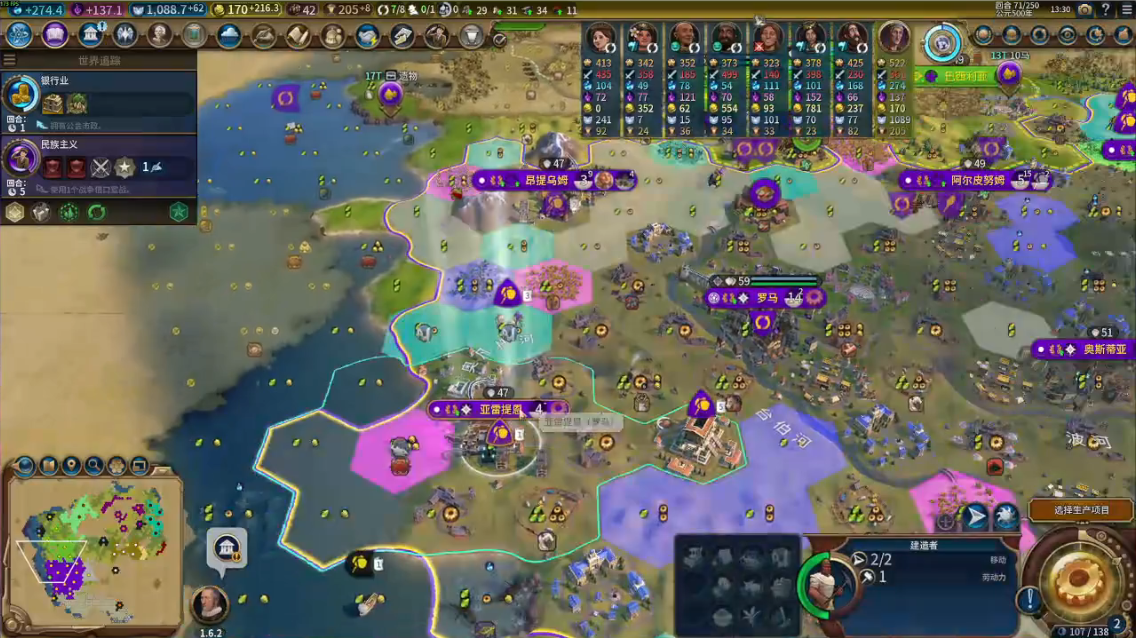
Task: Click the gear-shaped end-turn action button
Action: pos(1079,578)
